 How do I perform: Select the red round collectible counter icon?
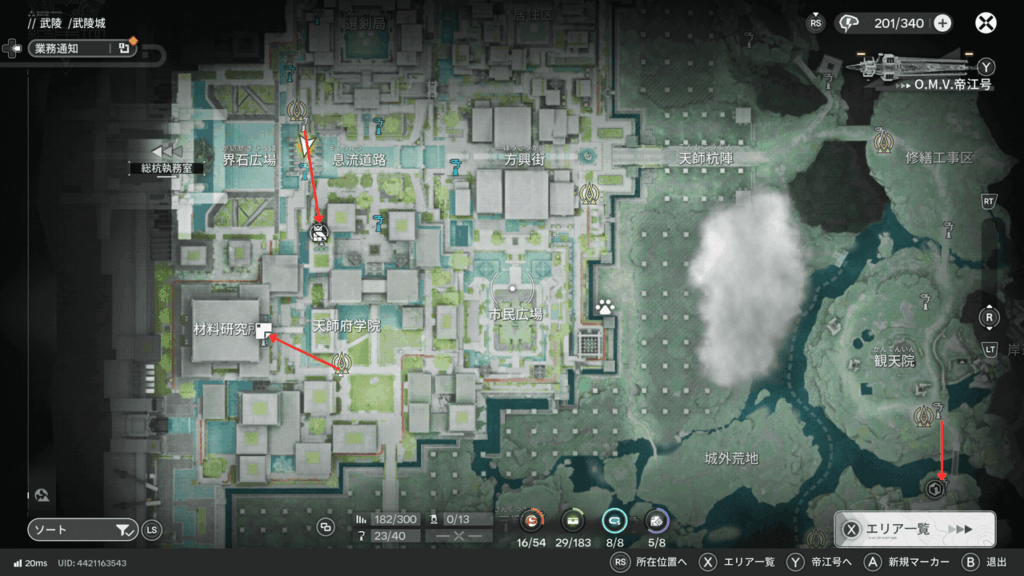coord(530,520)
